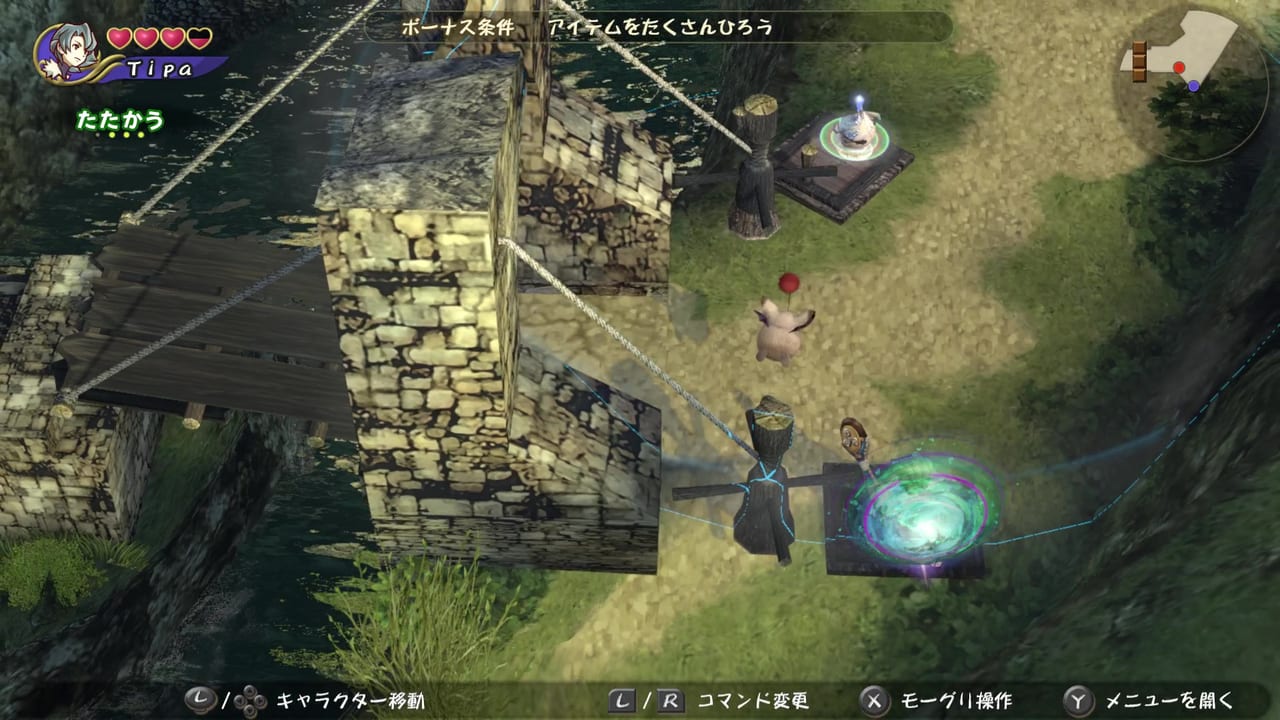Image resolution: width=1280 pixels, height=720 pixels.
Task: Click the キャラクター移動 label
Action: (350, 701)
